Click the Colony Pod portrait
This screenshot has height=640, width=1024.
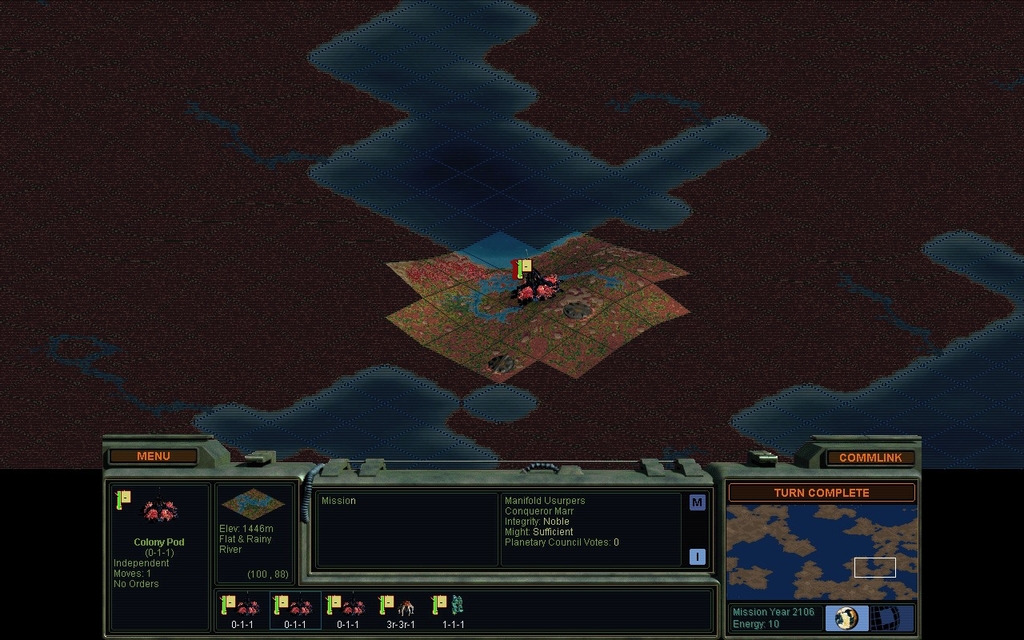(x=160, y=511)
